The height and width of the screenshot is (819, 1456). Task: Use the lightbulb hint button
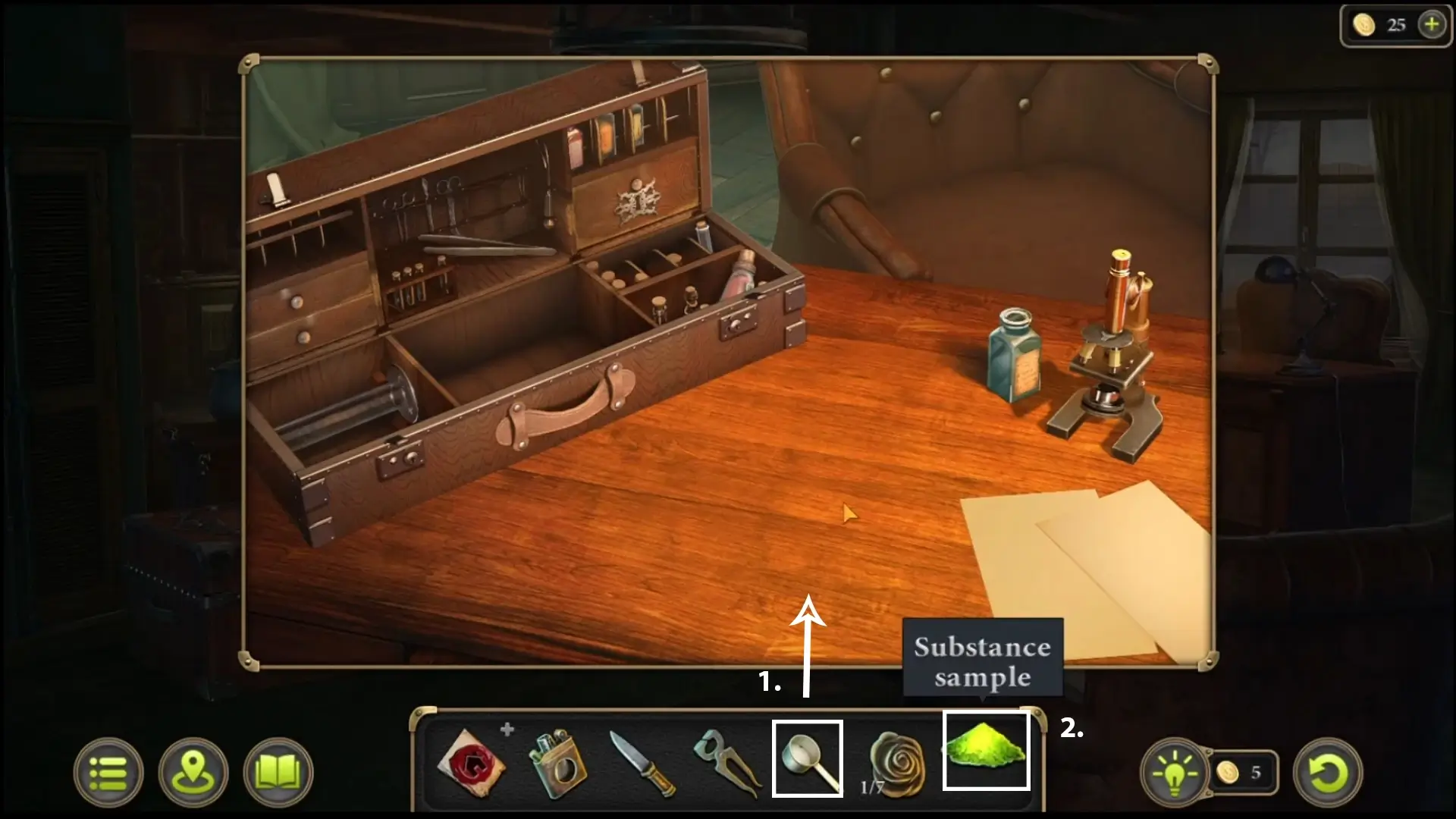tap(1175, 773)
